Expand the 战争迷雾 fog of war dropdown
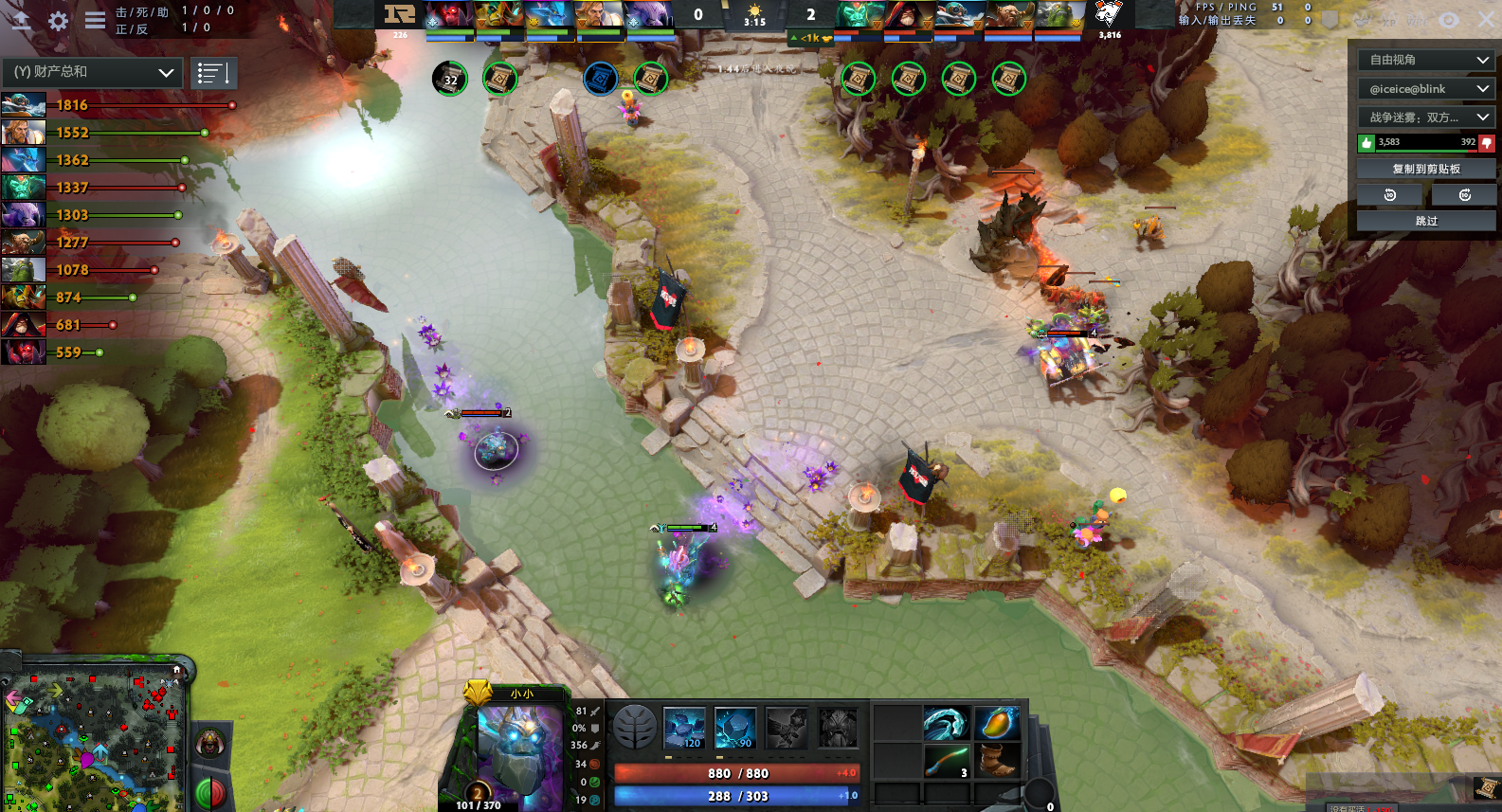The height and width of the screenshot is (812, 1502). tap(1426, 117)
